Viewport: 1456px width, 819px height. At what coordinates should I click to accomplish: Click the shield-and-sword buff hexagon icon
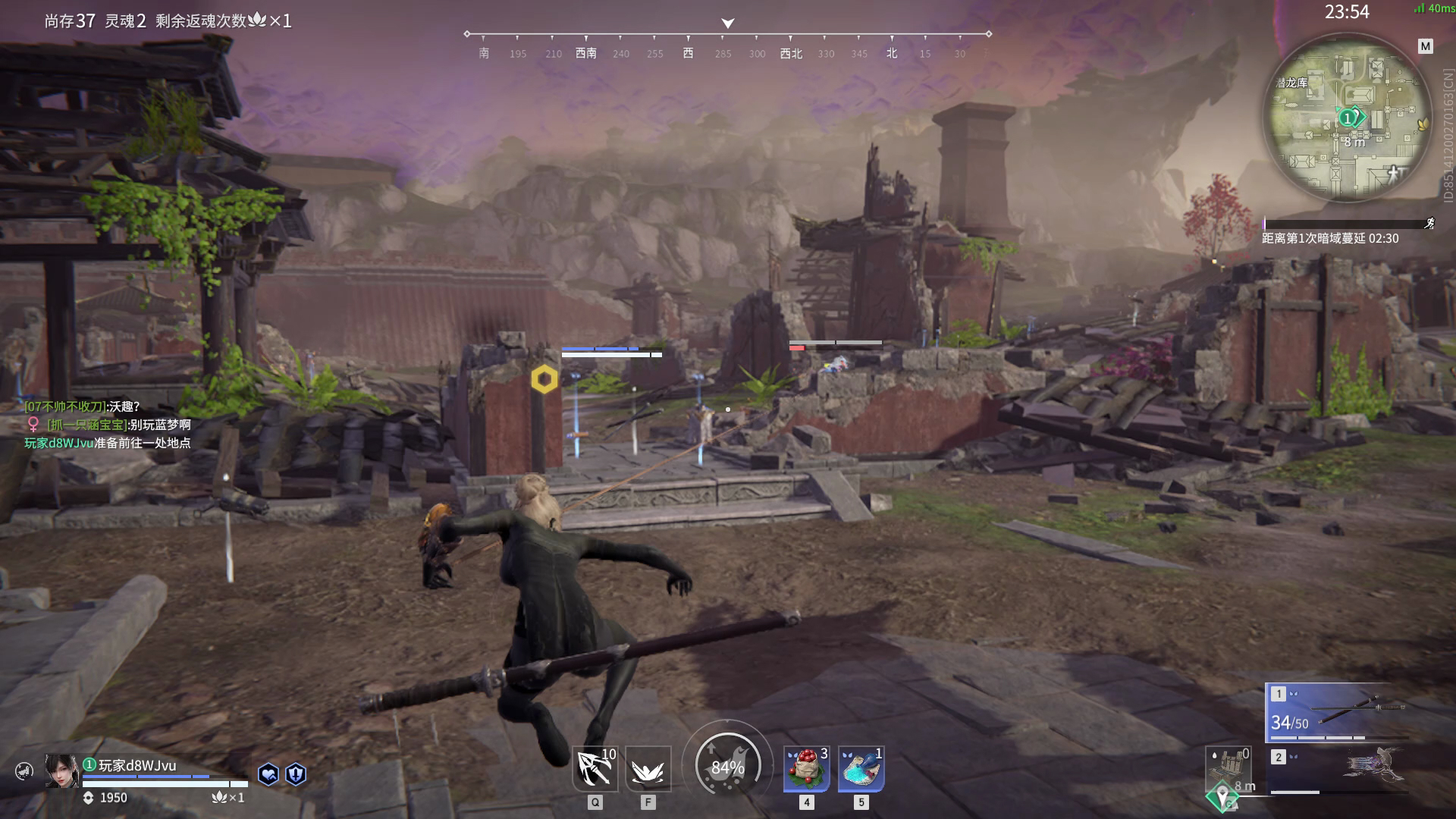click(x=296, y=773)
